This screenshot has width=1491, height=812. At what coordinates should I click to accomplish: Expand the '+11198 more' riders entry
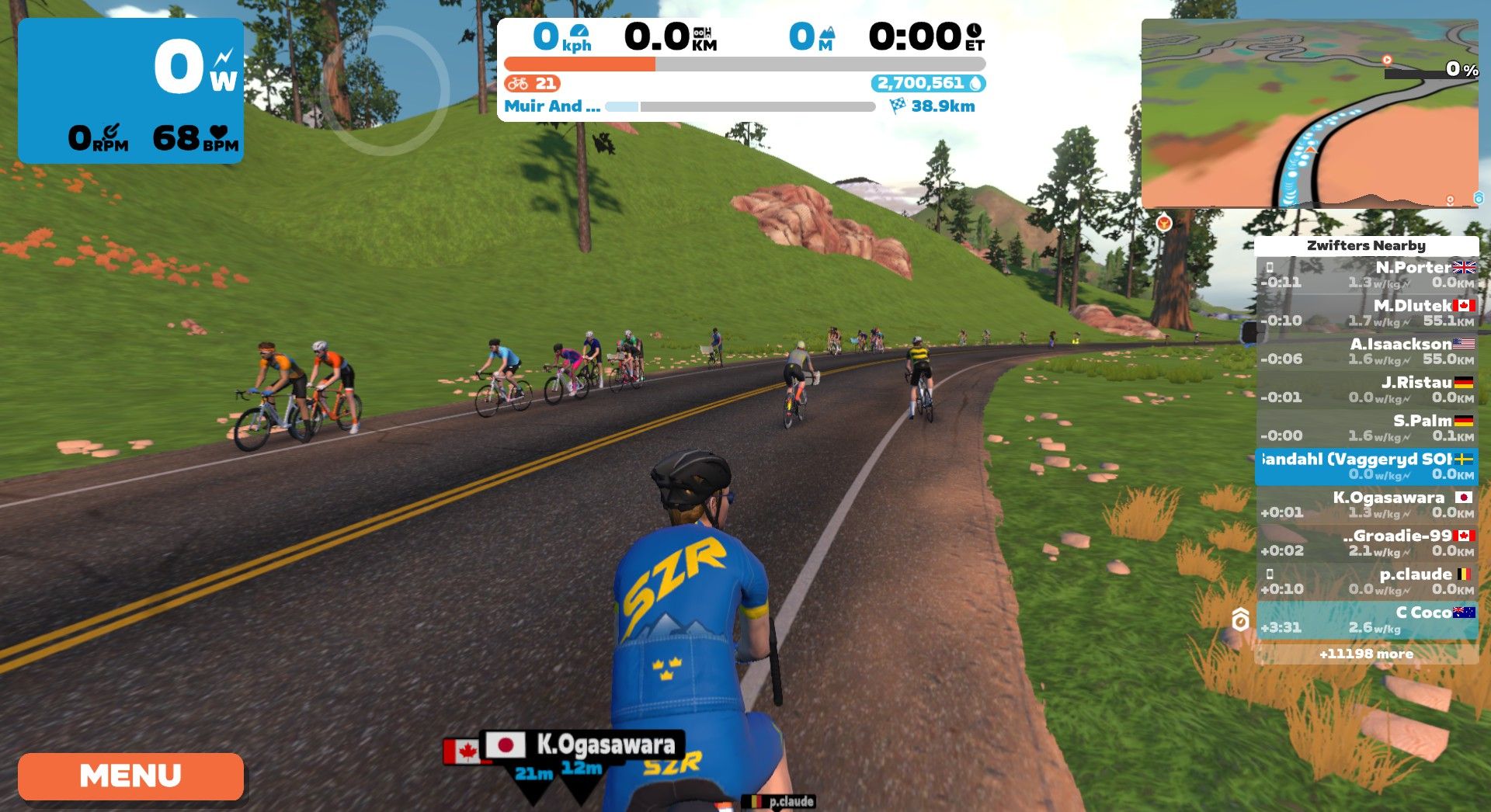point(1366,654)
